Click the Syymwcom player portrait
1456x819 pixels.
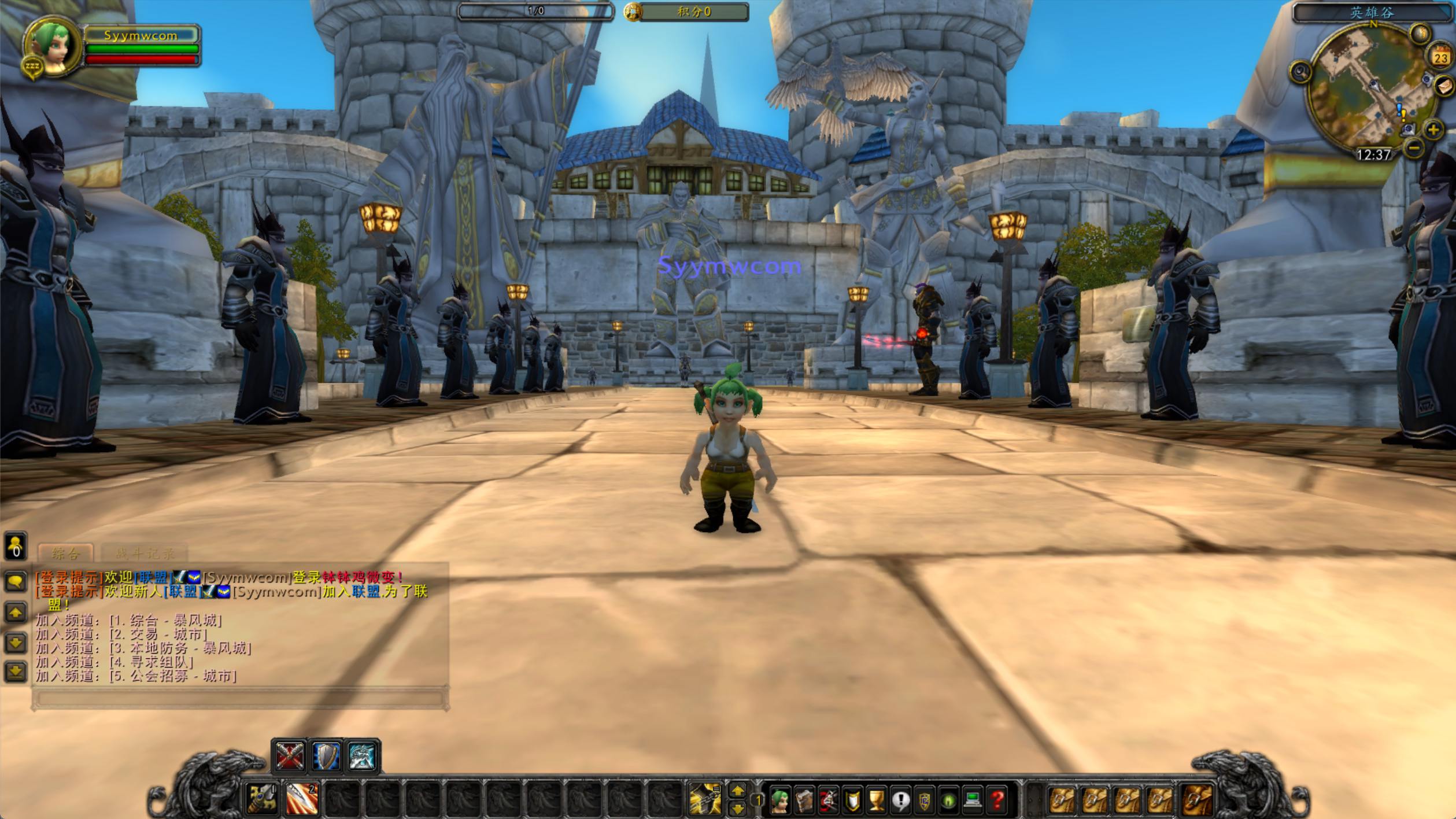[x=52, y=47]
